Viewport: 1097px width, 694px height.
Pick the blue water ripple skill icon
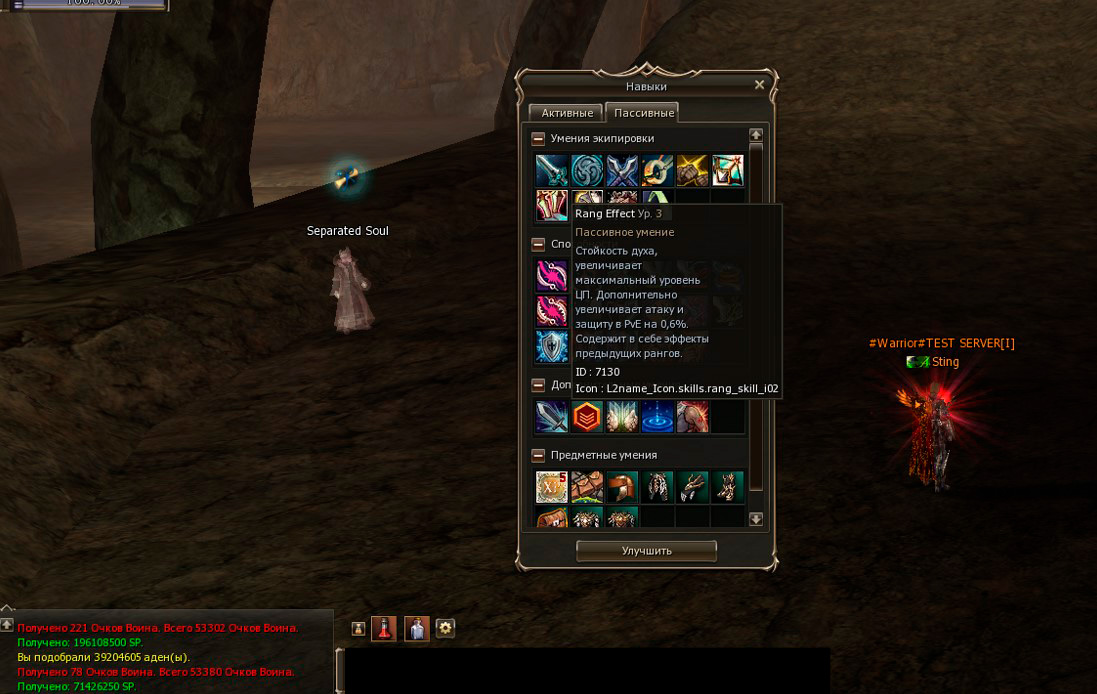[657, 417]
